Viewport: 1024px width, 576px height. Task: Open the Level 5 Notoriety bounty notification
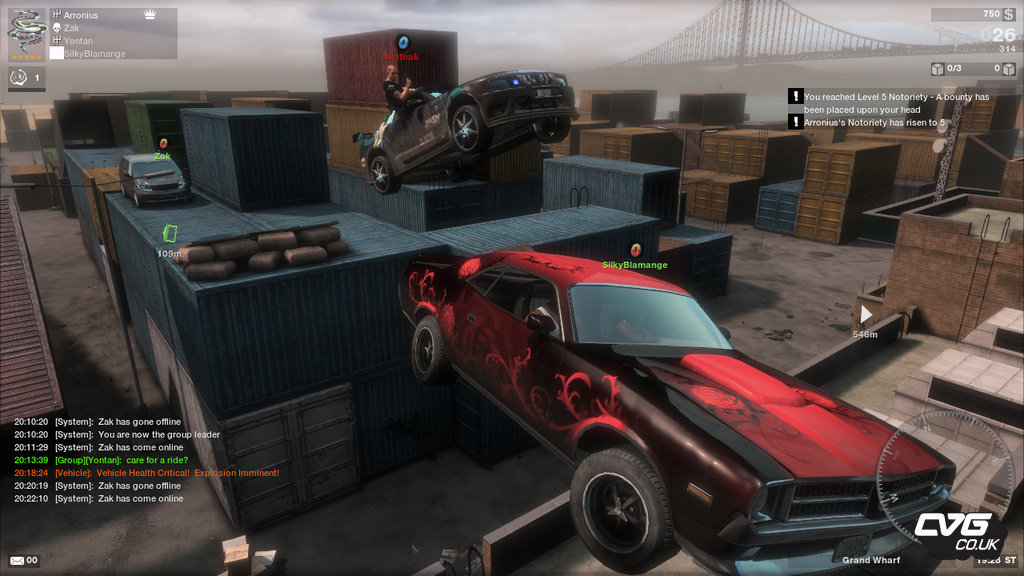pyautogui.click(x=896, y=103)
